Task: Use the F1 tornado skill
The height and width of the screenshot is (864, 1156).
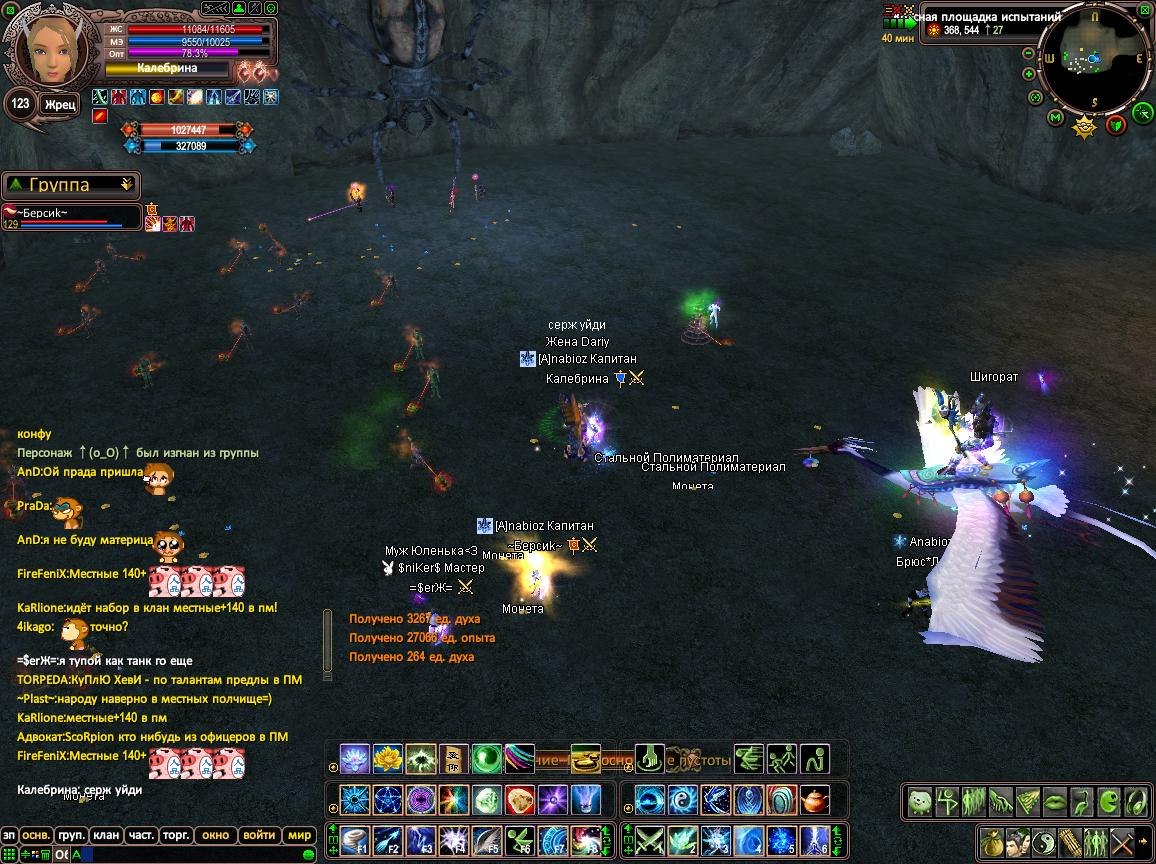Action: tap(355, 839)
